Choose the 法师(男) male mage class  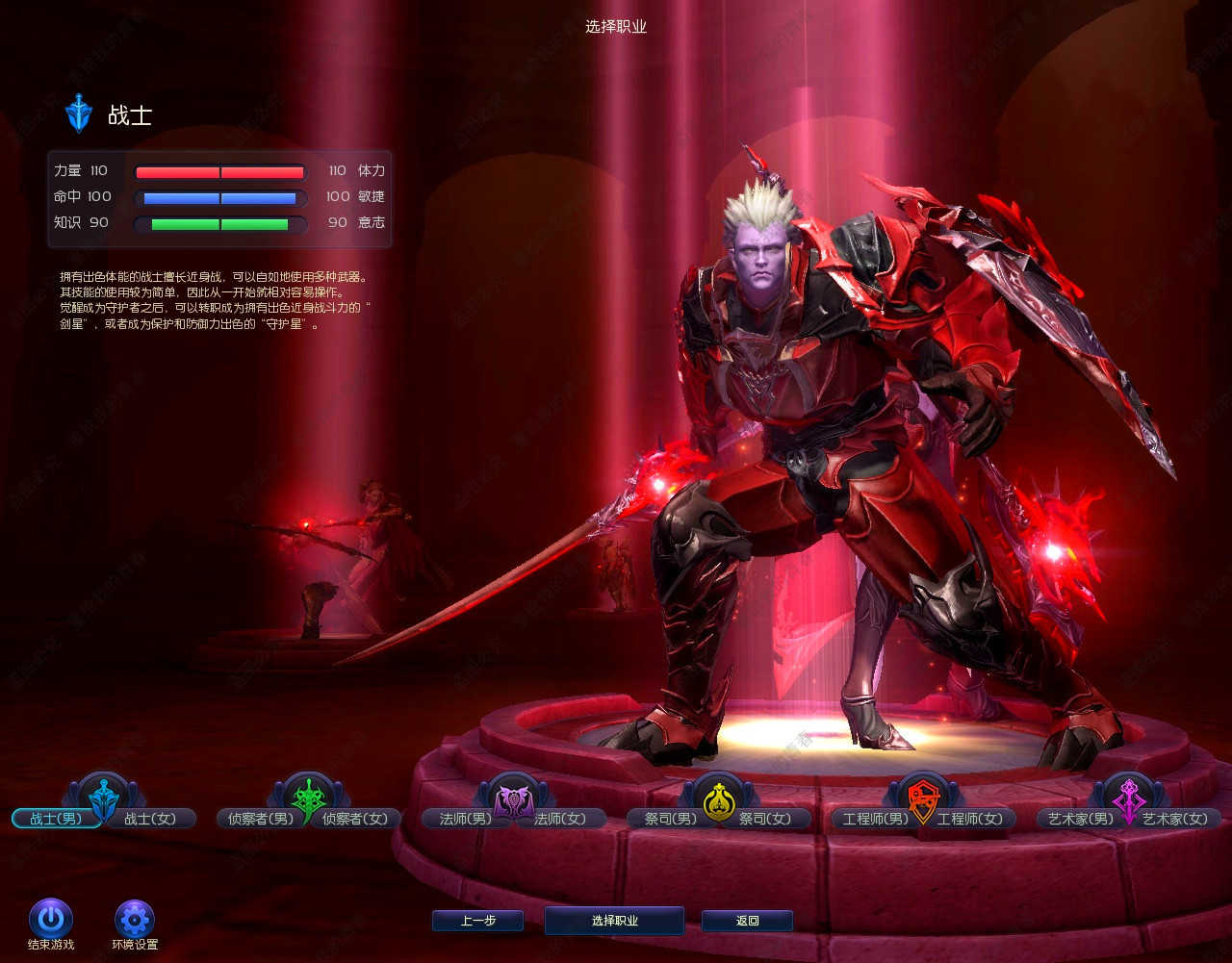pyautogui.click(x=465, y=819)
